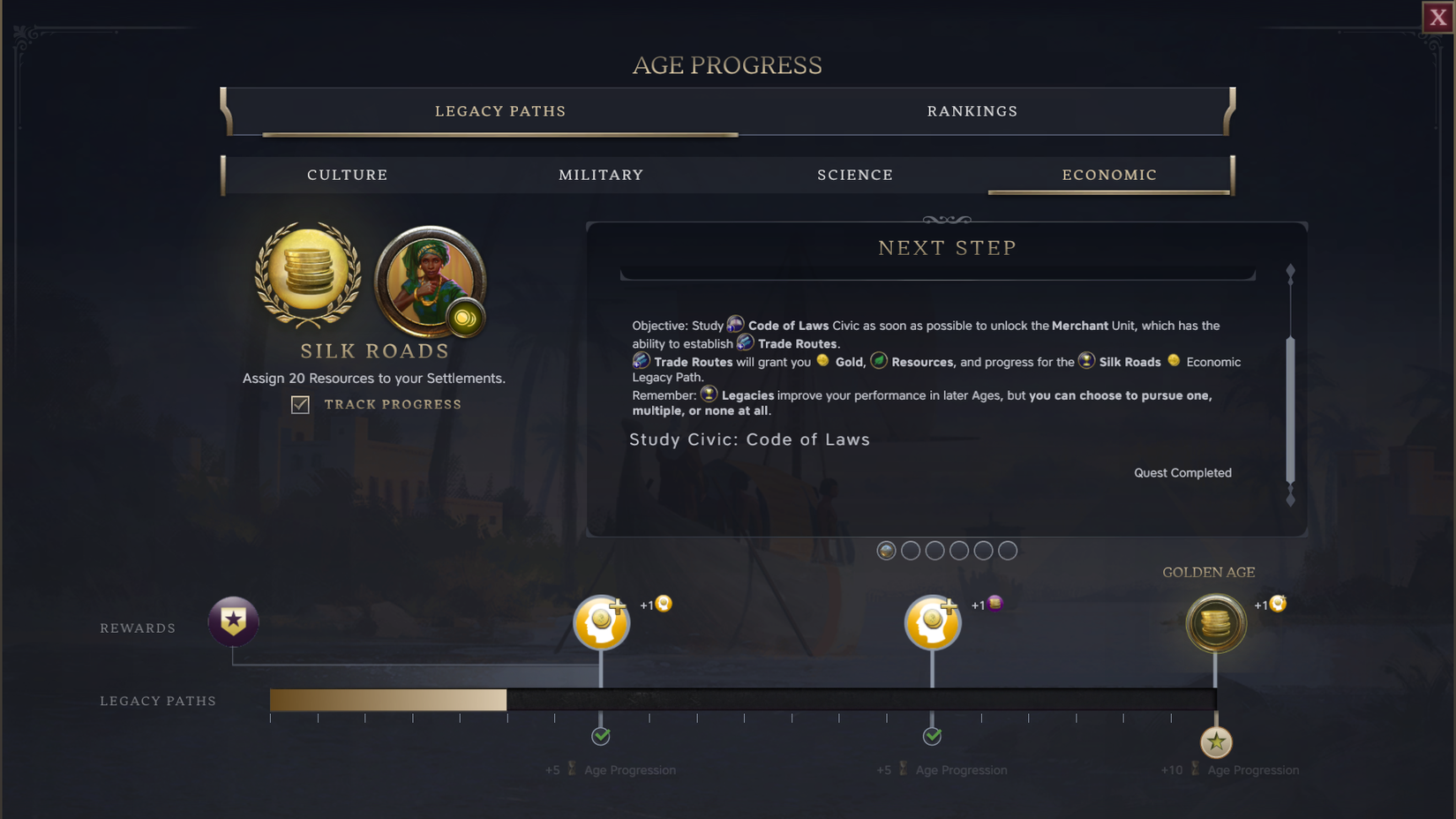Image resolution: width=1456 pixels, height=819 pixels.
Task: Click the Study Civic: Code of Laws objective
Action: (748, 439)
